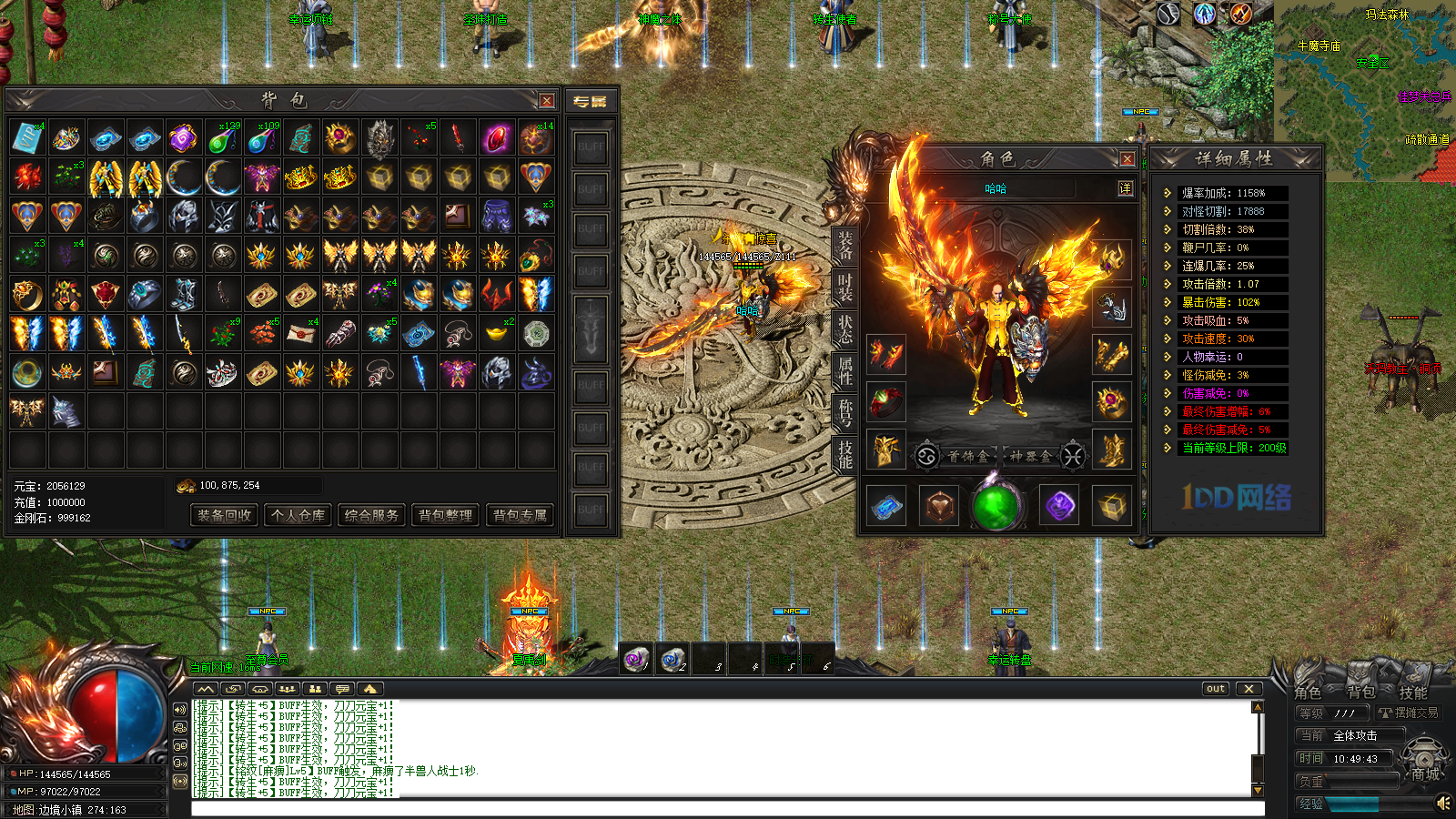Open the 个人仓库 personal warehouse
Viewport: 1456px width, 819px height.
tap(298, 515)
